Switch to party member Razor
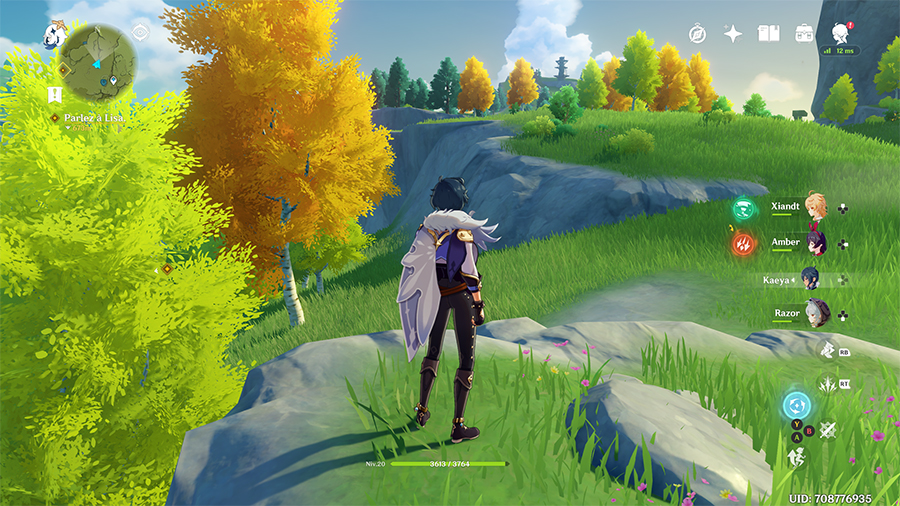The width and height of the screenshot is (900, 506). (815, 314)
